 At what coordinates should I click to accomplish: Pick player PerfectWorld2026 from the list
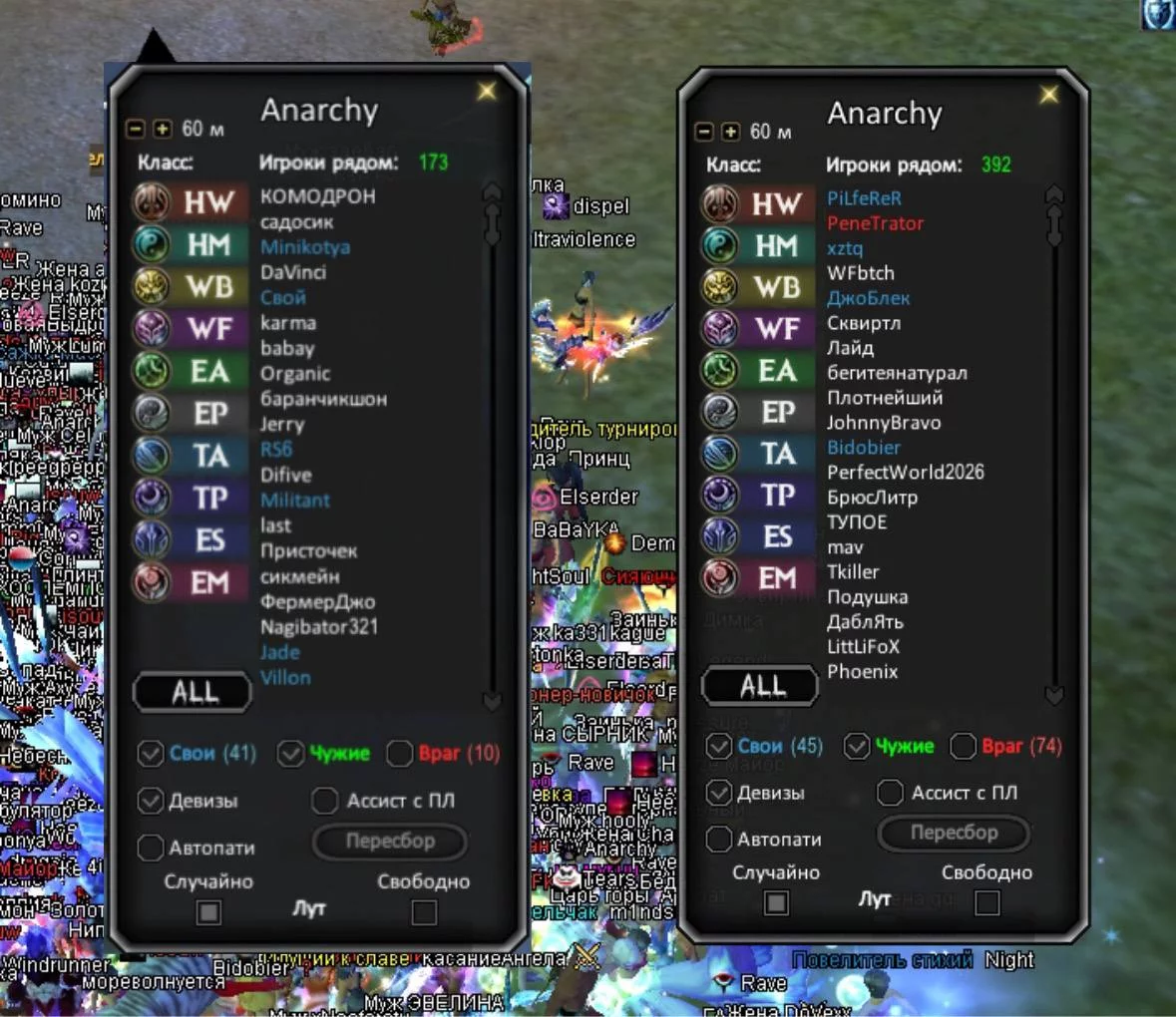click(905, 473)
